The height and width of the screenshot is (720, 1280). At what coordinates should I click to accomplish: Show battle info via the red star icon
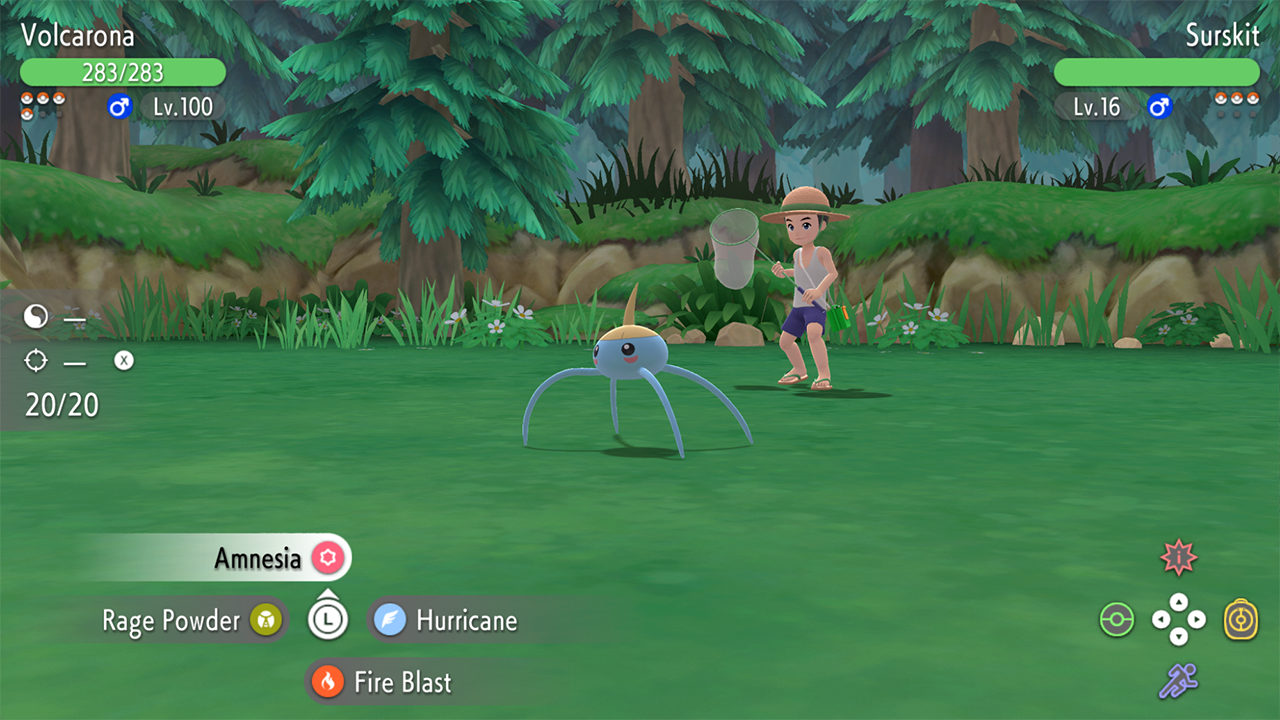[x=1179, y=558]
